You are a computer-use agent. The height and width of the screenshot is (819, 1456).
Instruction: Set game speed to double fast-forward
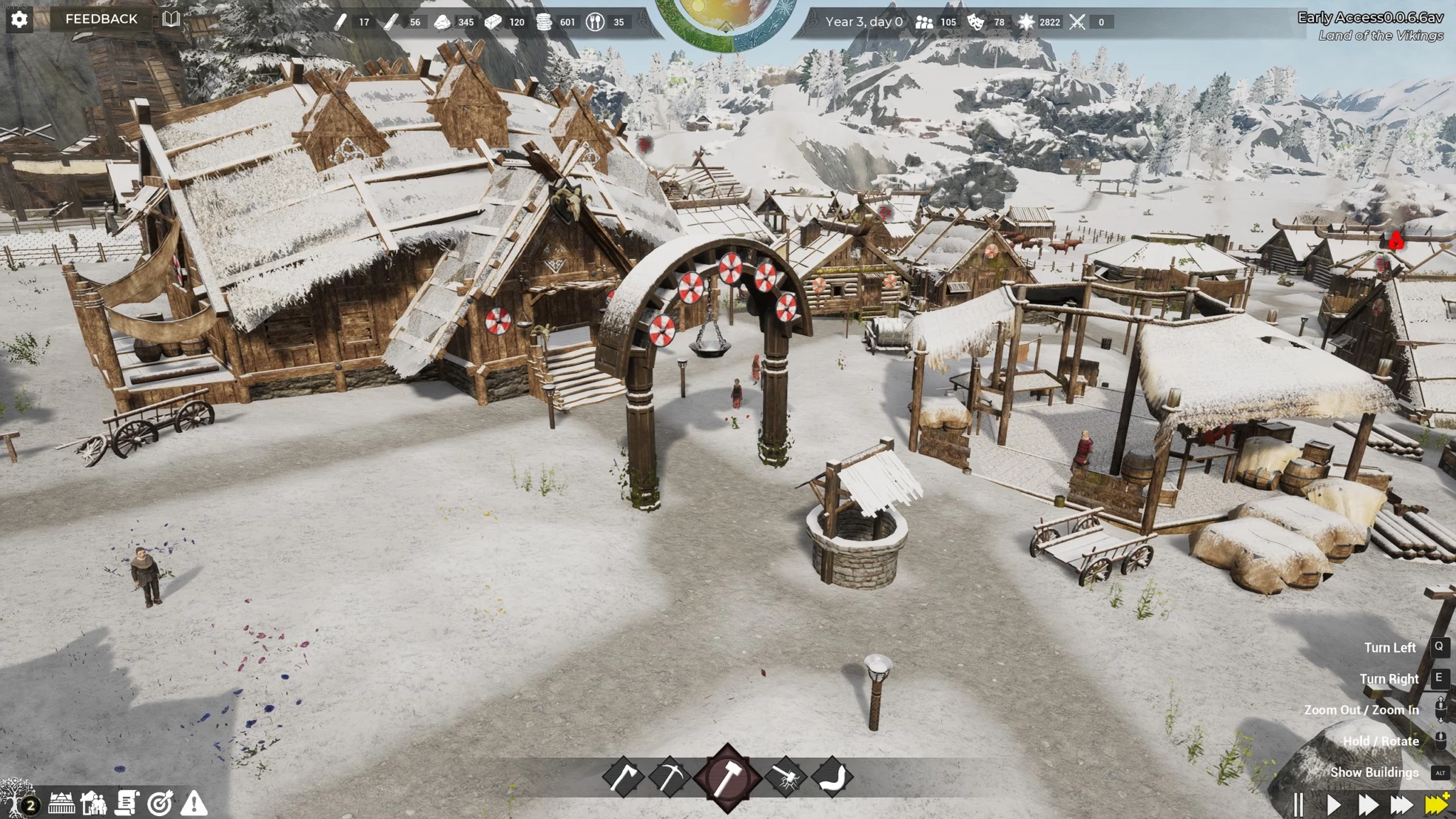pos(1368,805)
